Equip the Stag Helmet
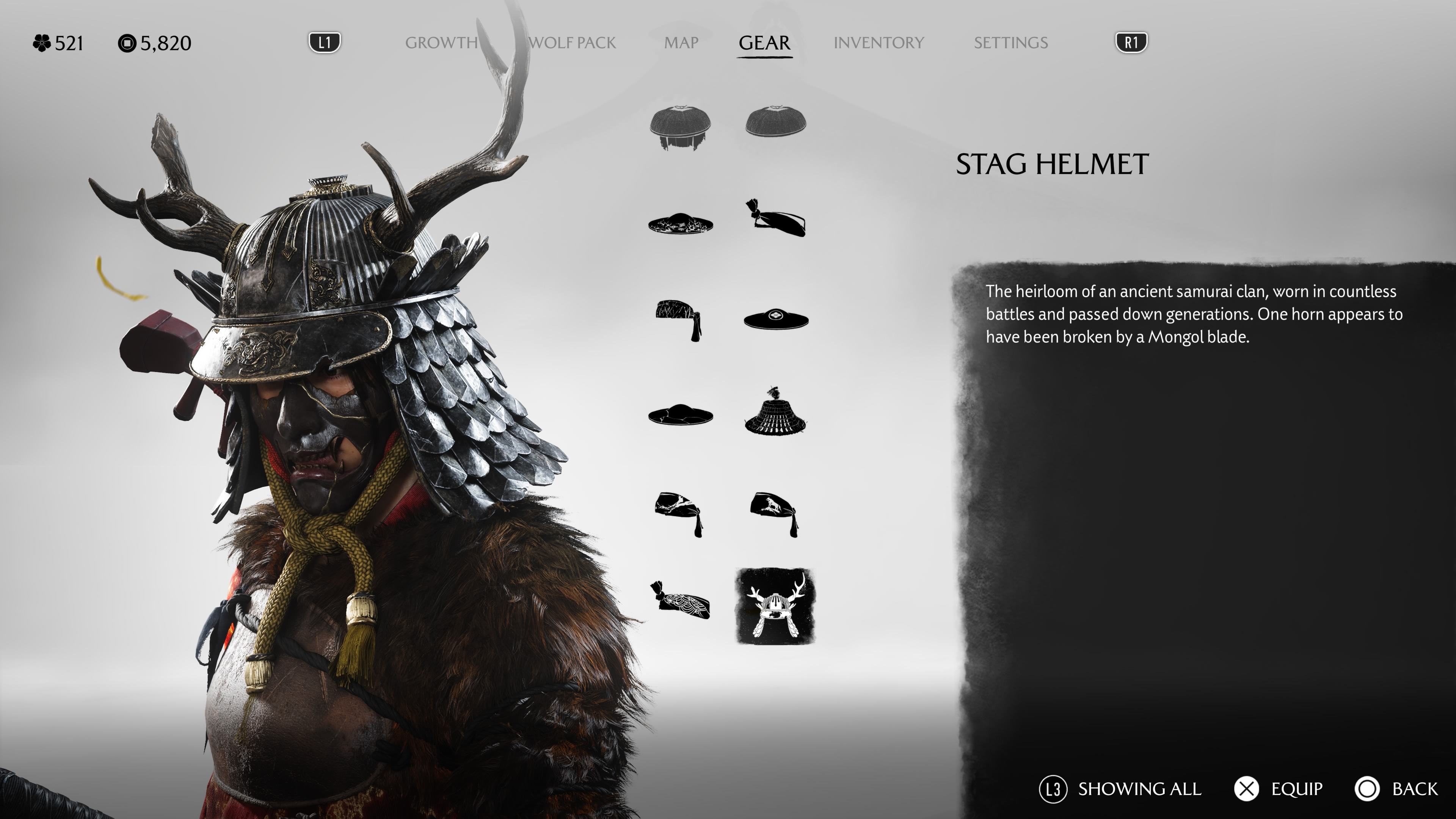This screenshot has width=1456, height=819. click(x=1278, y=789)
